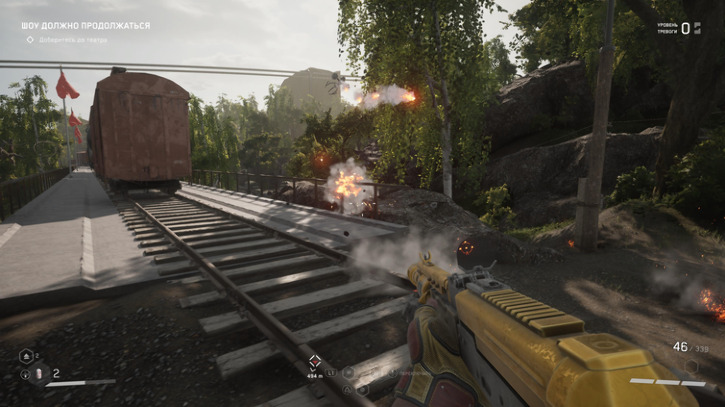Click the hexagonal eject-arrow ability icon
The image size is (725, 407).
click(x=26, y=355)
